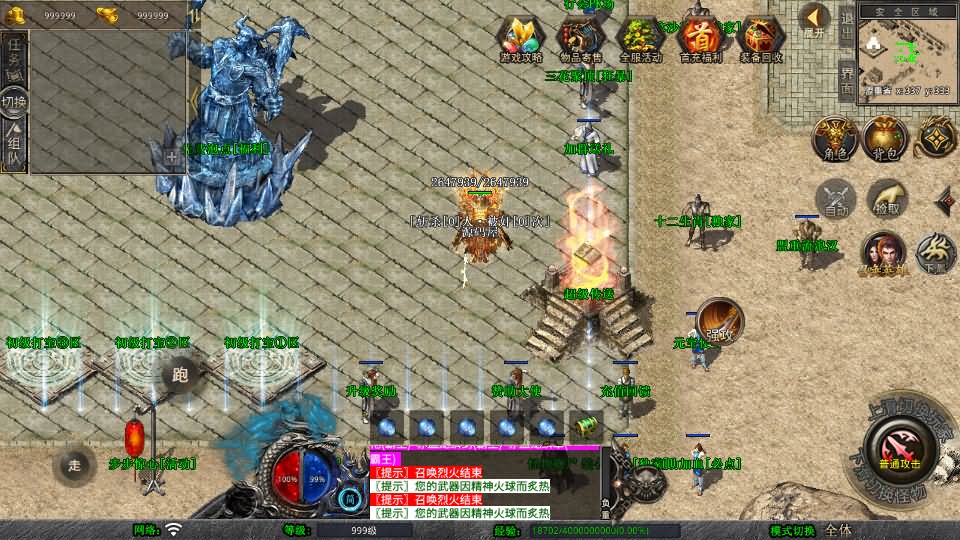Click the 退出 exit tab
960x540 pixels.
(x=846, y=26)
